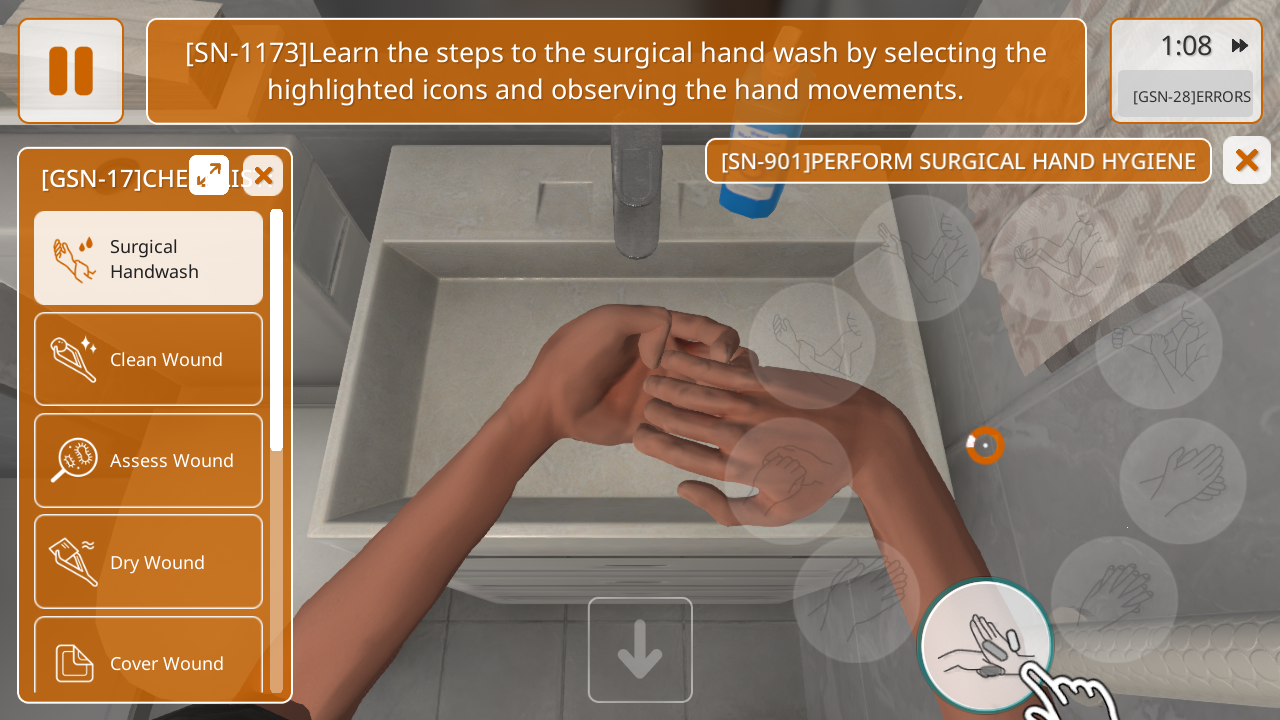Pick the Dry Wound checklist item
1280x720 pixels.
tap(148, 562)
